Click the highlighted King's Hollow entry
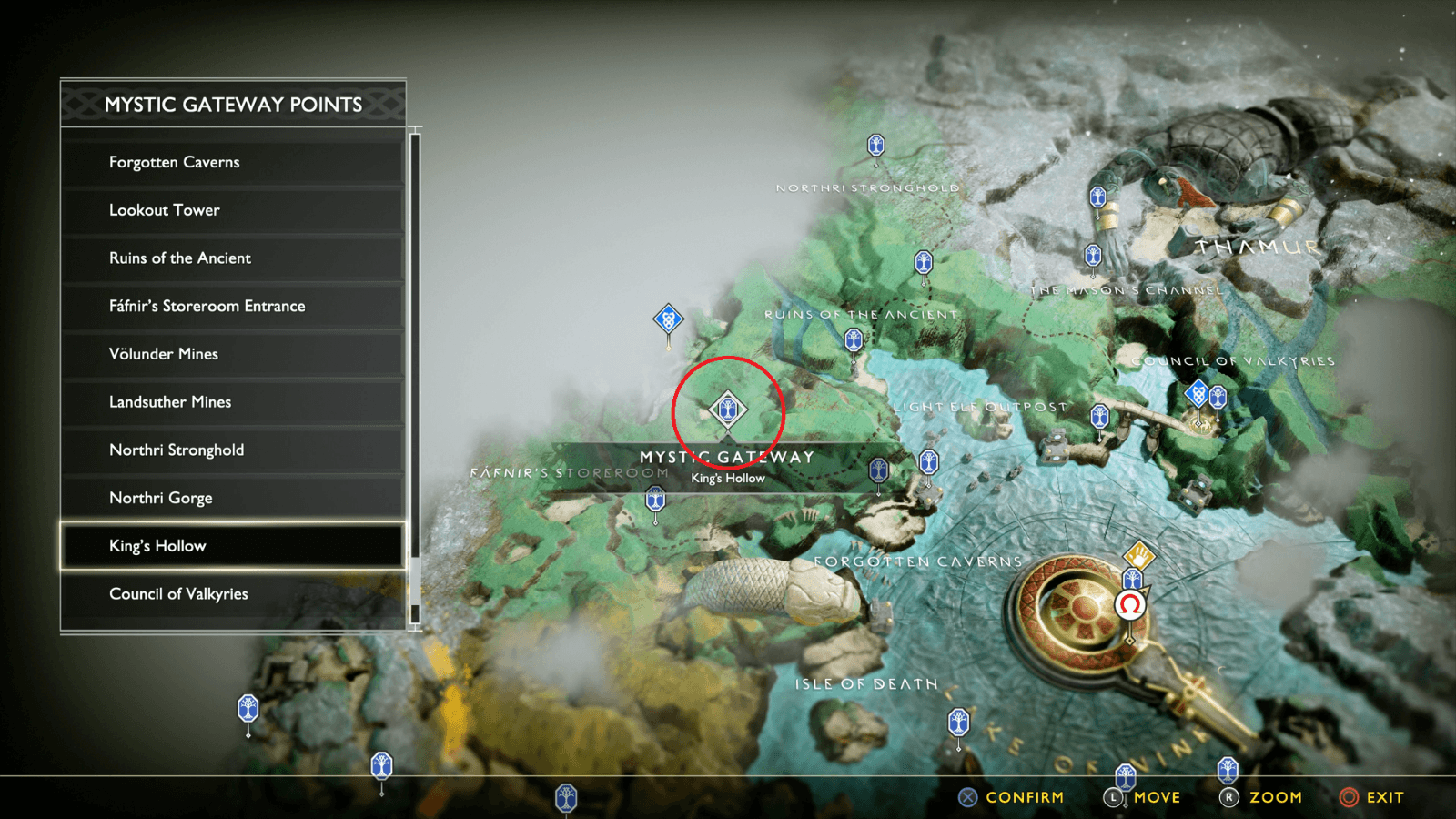The width and height of the screenshot is (1456, 819). [232, 546]
